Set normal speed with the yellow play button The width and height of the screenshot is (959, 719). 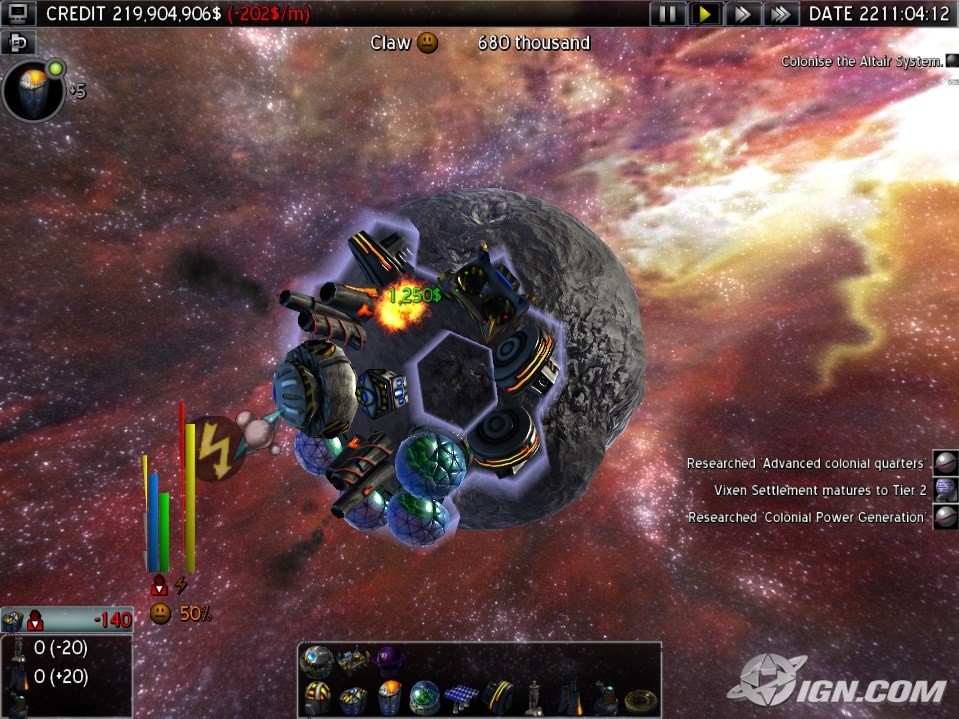pyautogui.click(x=706, y=14)
